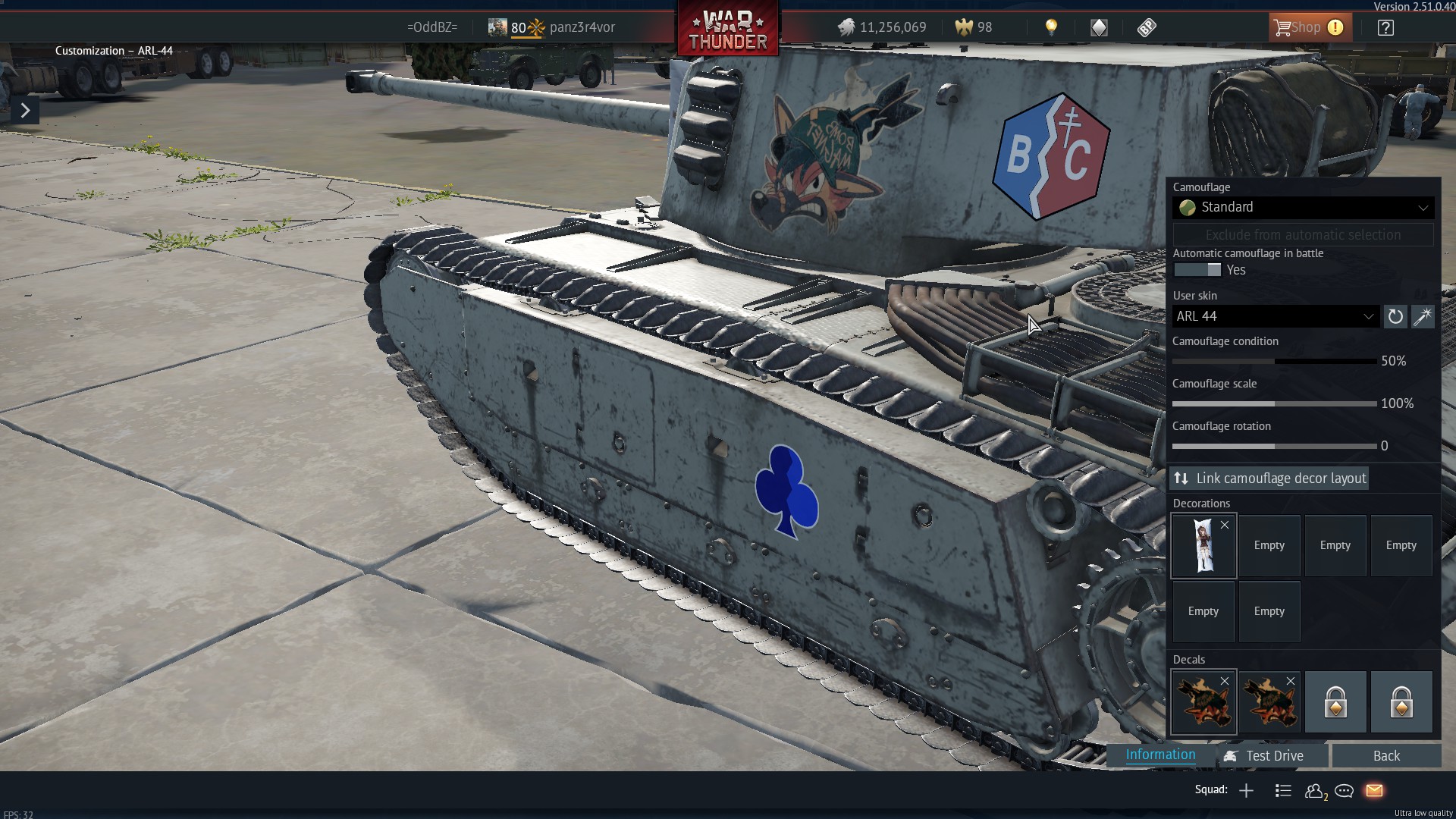
Task: Open the Information panel
Action: pyautogui.click(x=1160, y=755)
